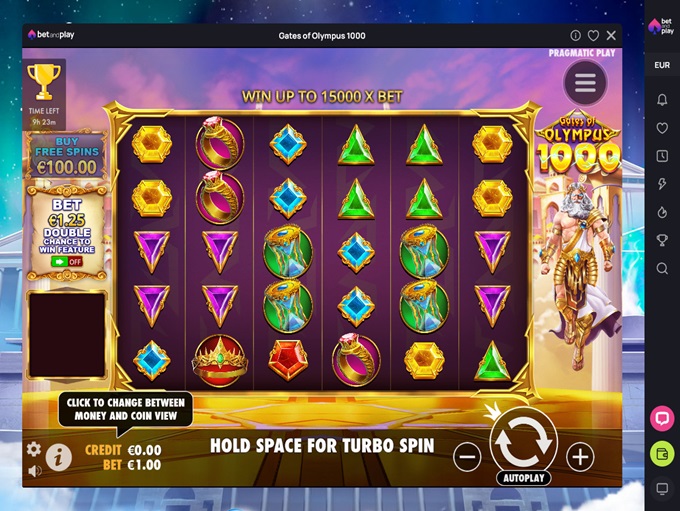Image resolution: width=680 pixels, height=511 pixels.
Task: Show the game information in the title bar
Action: pos(575,36)
